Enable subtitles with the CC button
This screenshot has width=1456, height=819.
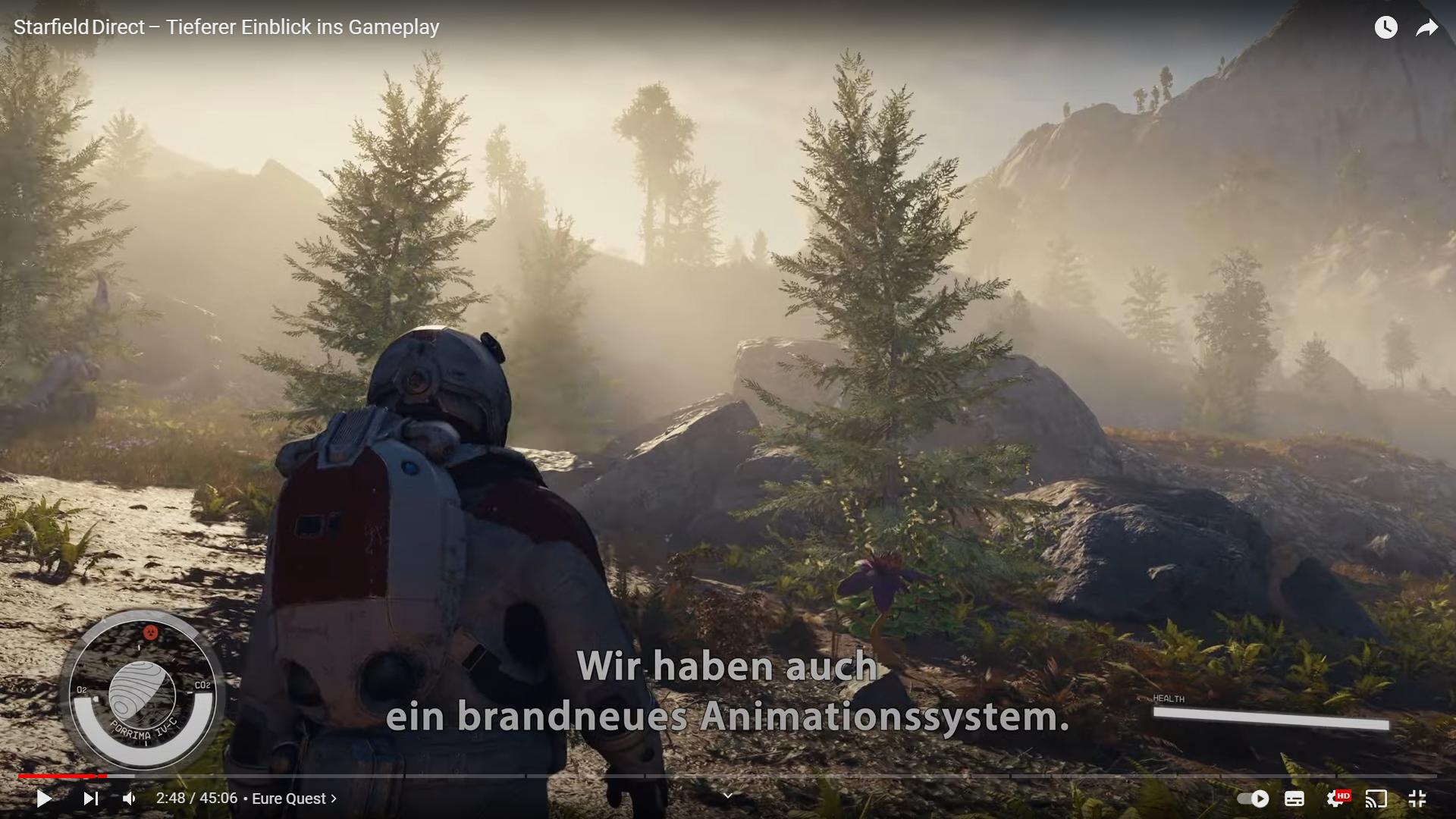[x=1294, y=799]
